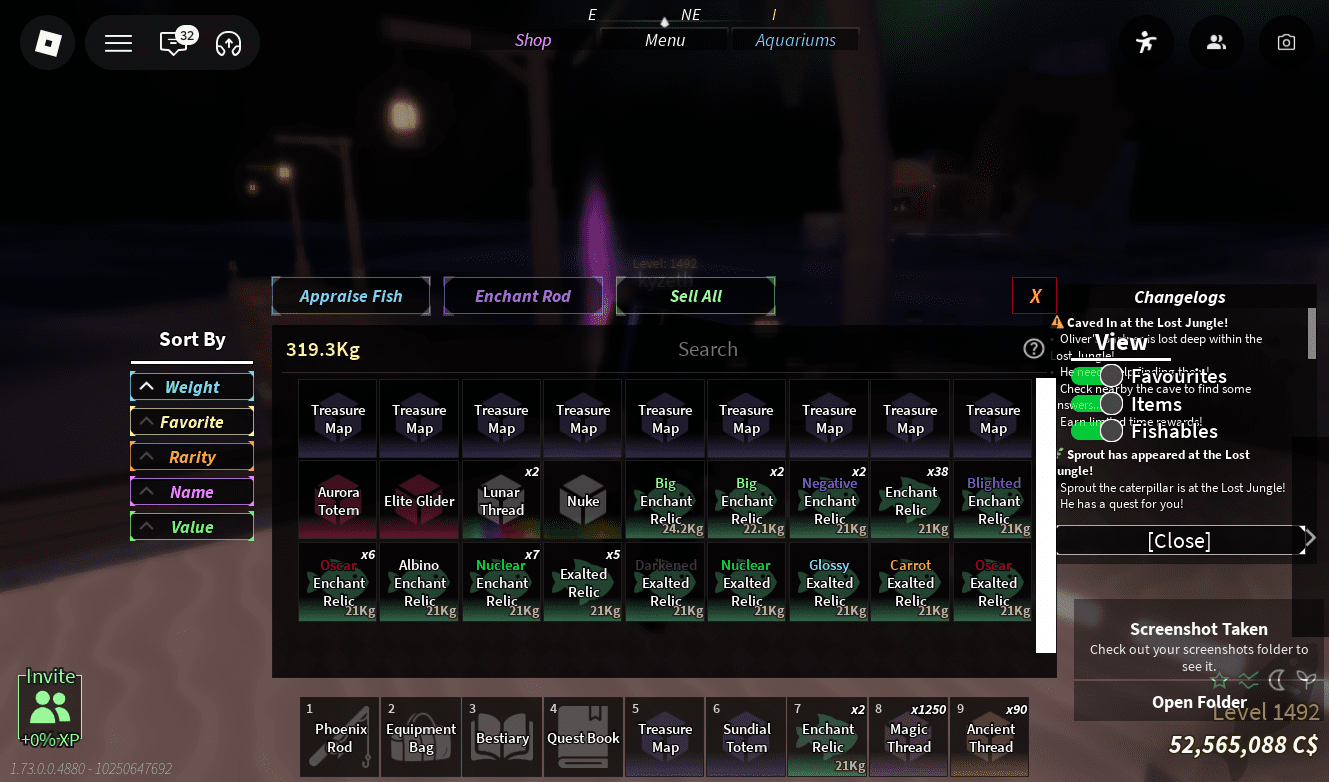
Task: Open the Bestiary
Action: point(502,737)
